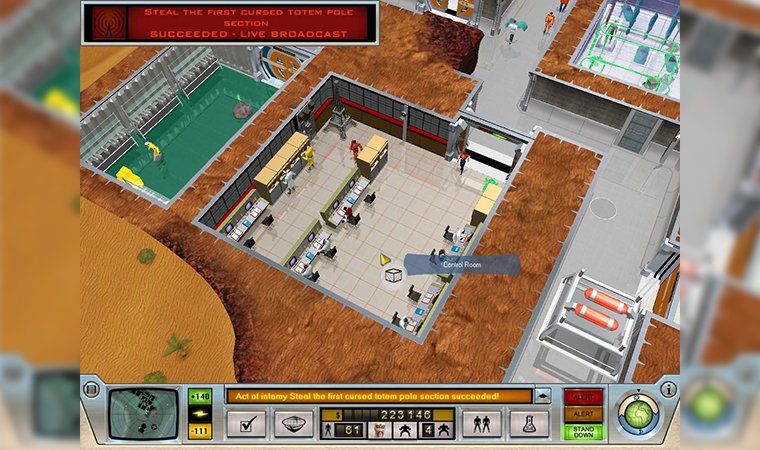The image size is (760, 450).
Task: Click the info button in corner
Action: point(668,389)
